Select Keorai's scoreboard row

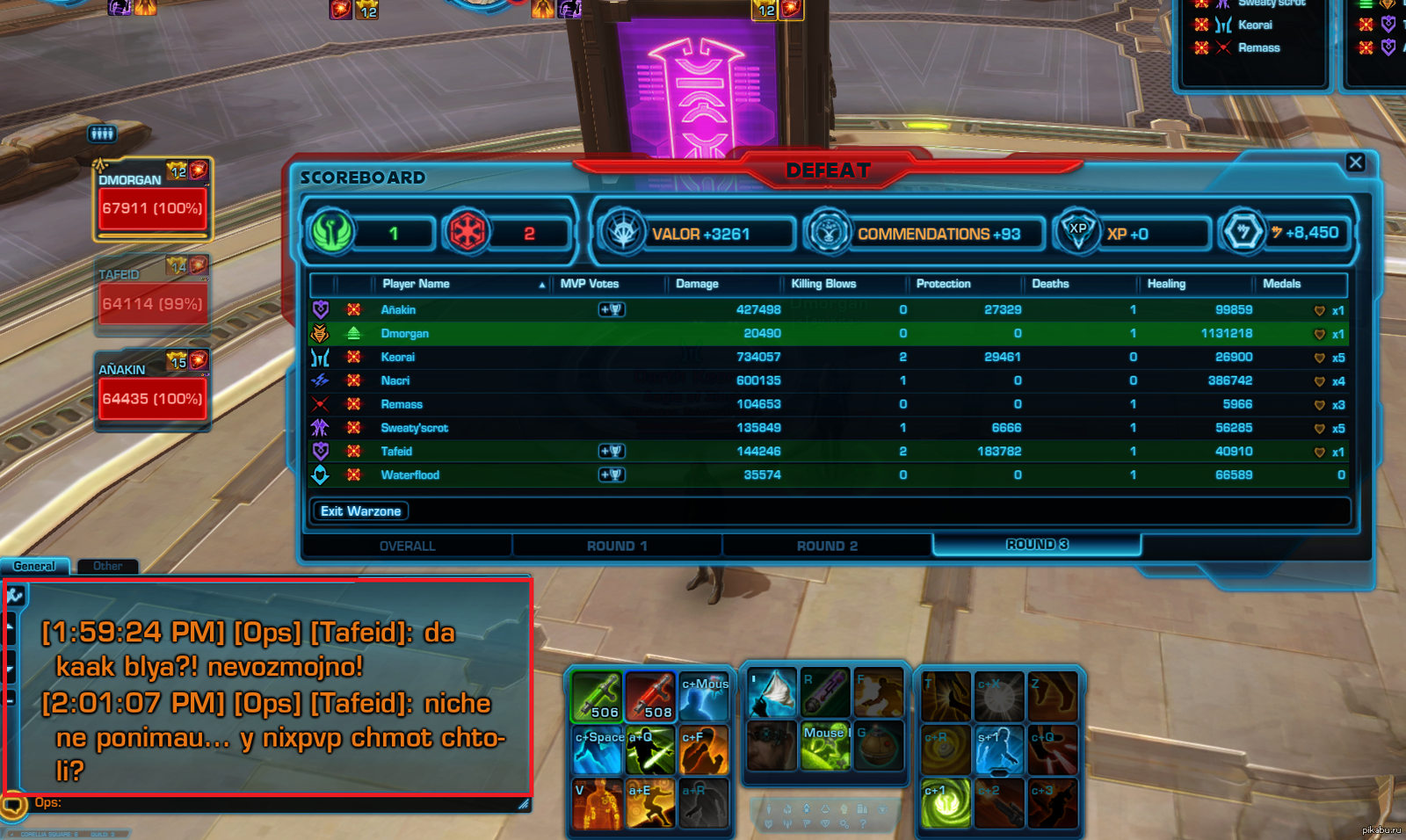pyautogui.click(x=398, y=357)
